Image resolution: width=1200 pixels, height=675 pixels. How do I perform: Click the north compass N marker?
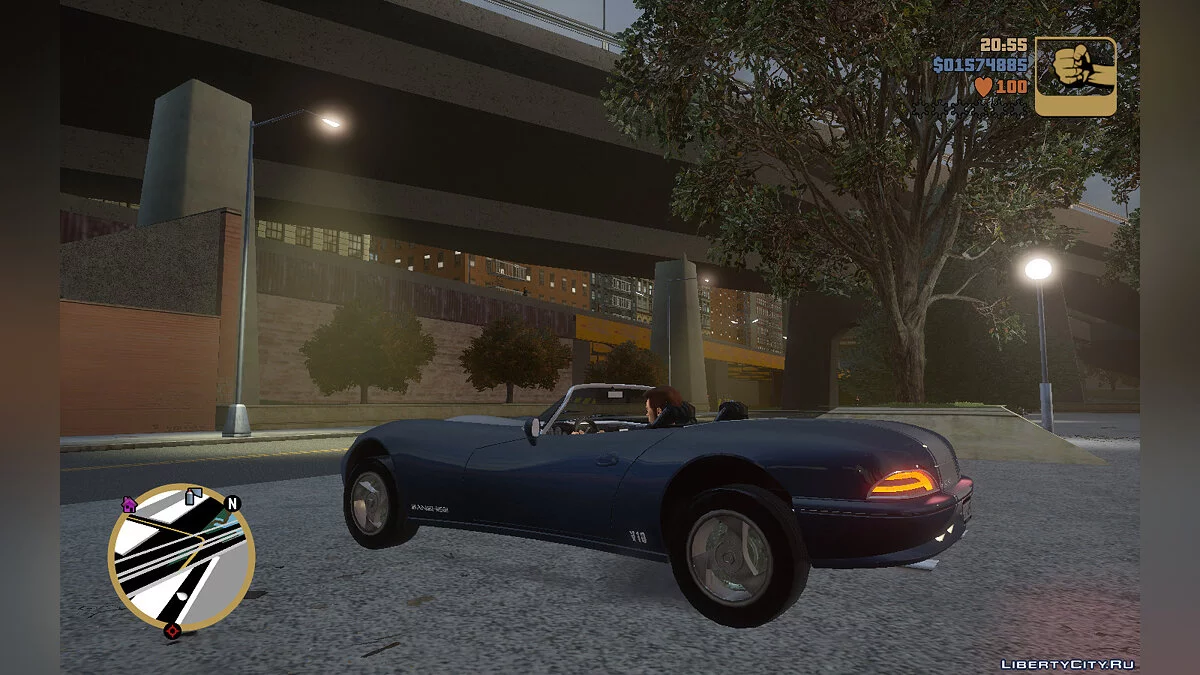[x=233, y=504]
